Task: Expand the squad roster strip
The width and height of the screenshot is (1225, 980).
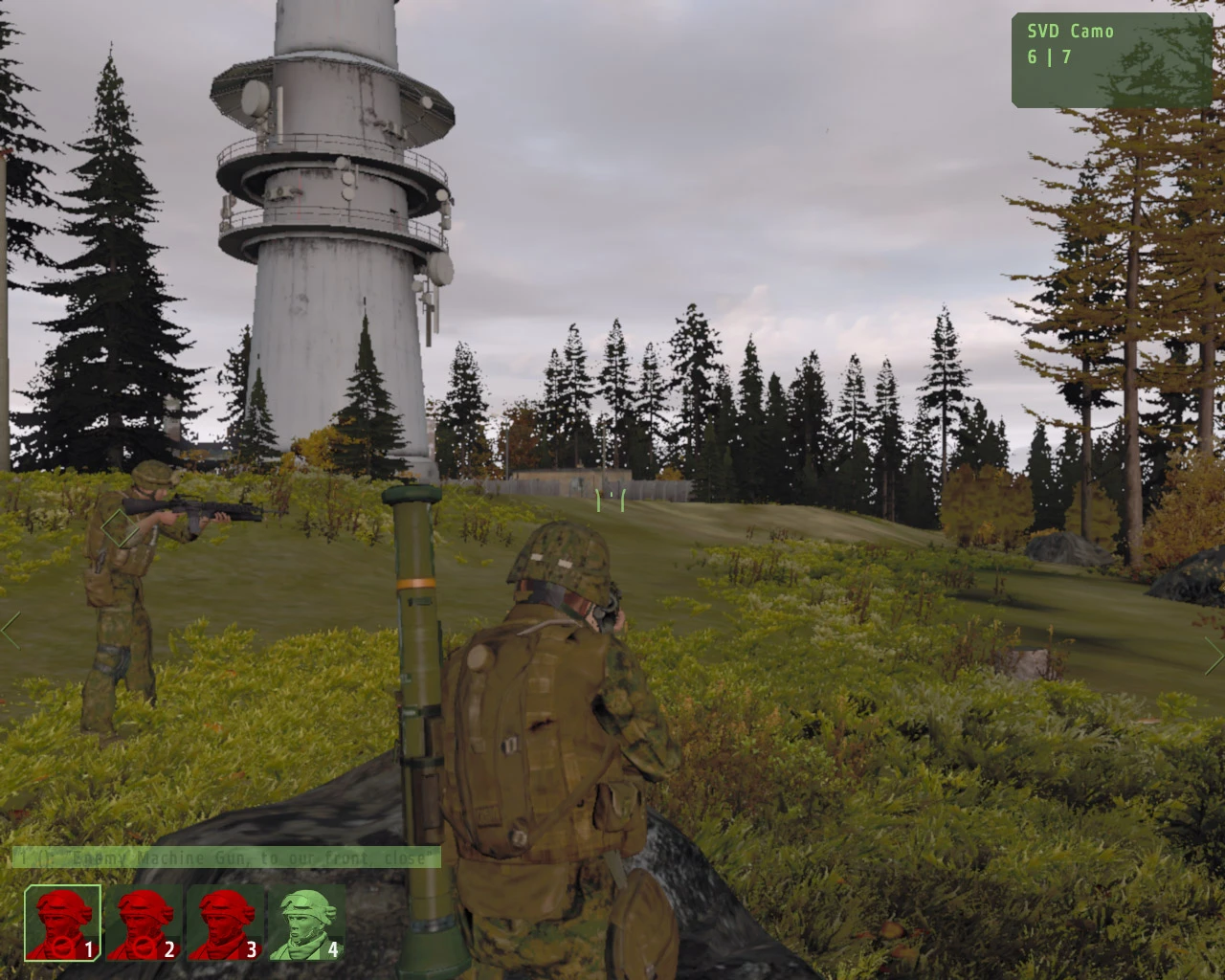Action: (x=182, y=924)
